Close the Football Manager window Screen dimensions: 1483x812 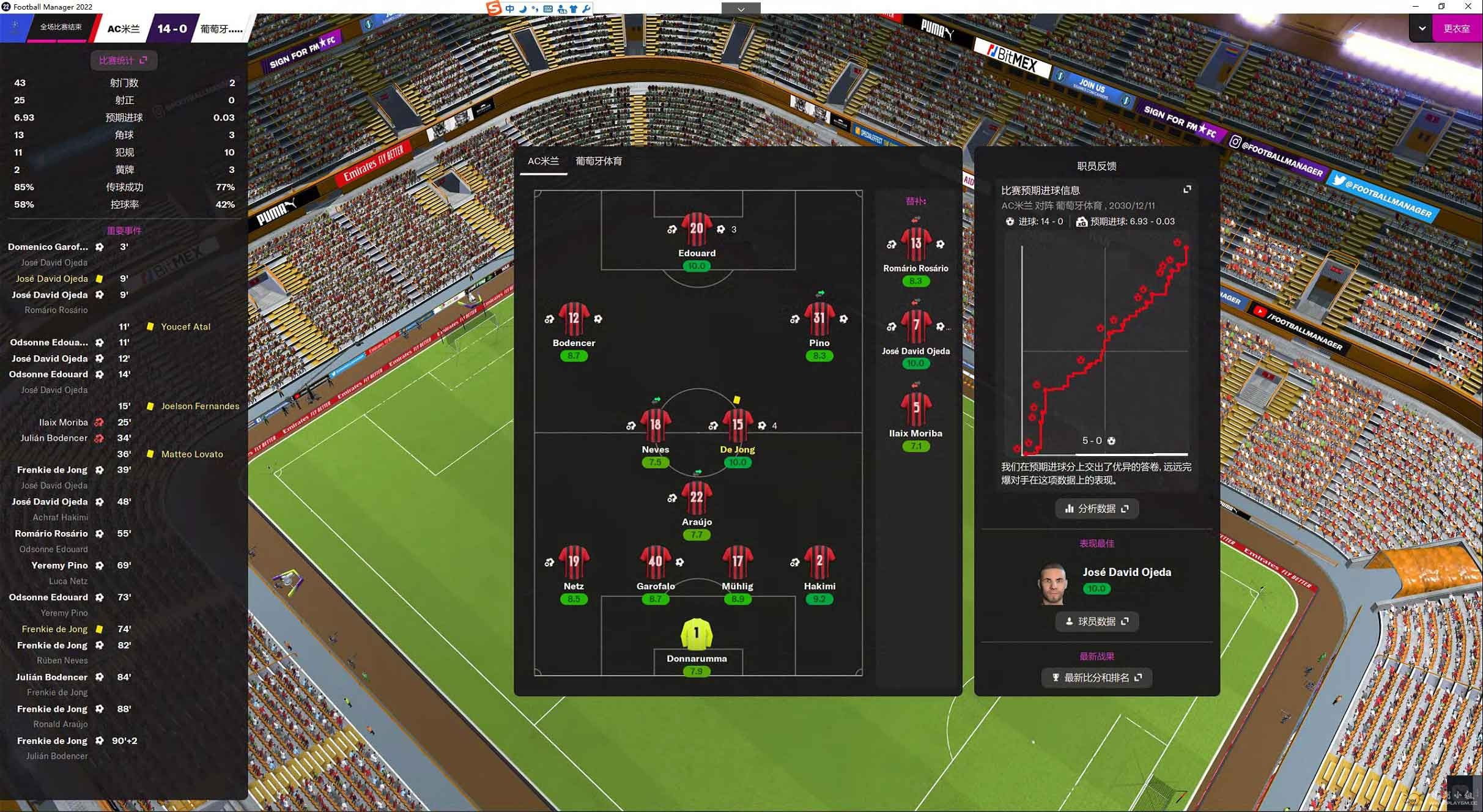[x=1468, y=6]
